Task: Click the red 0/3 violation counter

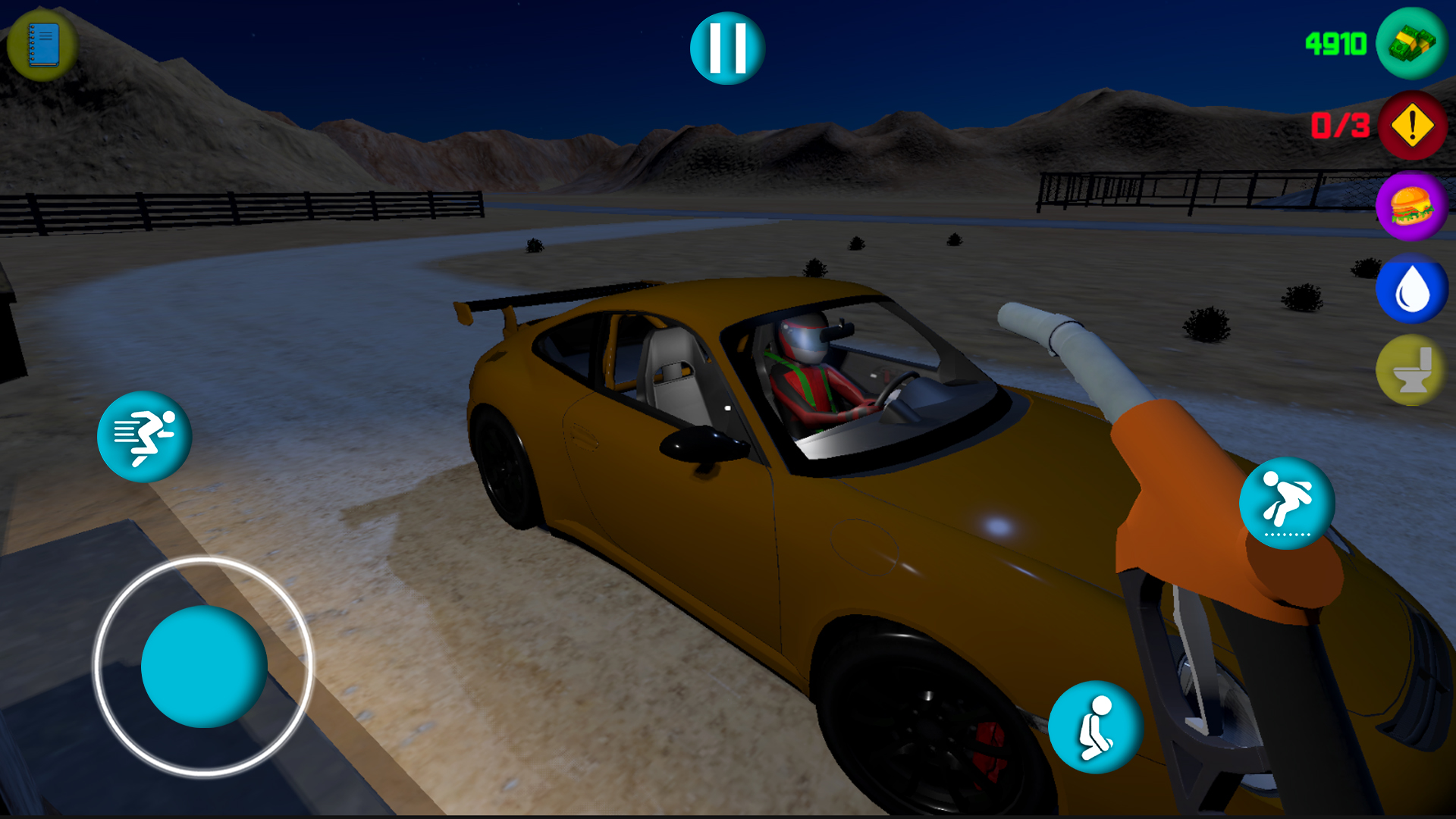Action: click(1341, 123)
